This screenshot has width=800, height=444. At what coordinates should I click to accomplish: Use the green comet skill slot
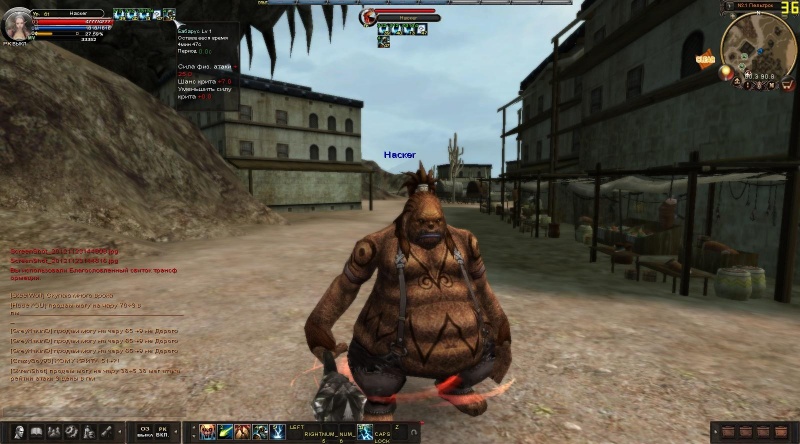[226, 431]
